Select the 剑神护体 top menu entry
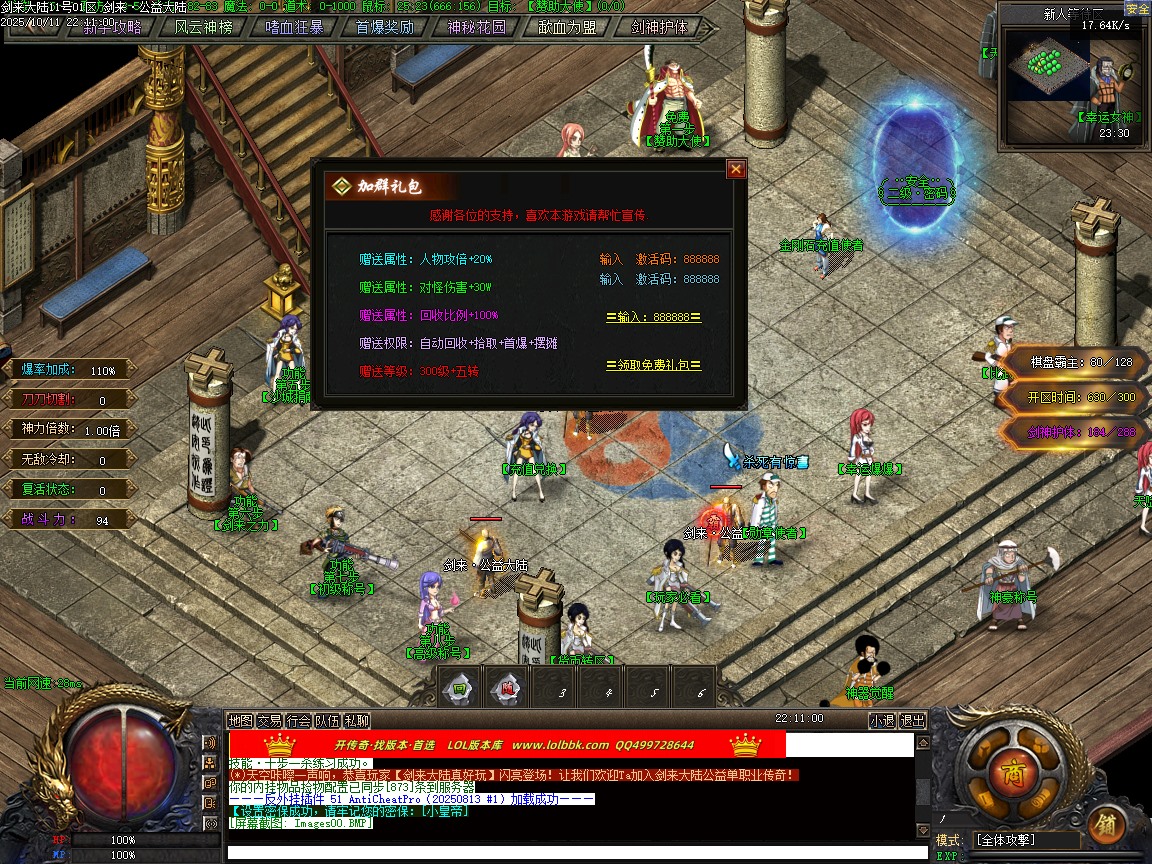Image resolution: width=1152 pixels, height=864 pixels. click(x=660, y=27)
